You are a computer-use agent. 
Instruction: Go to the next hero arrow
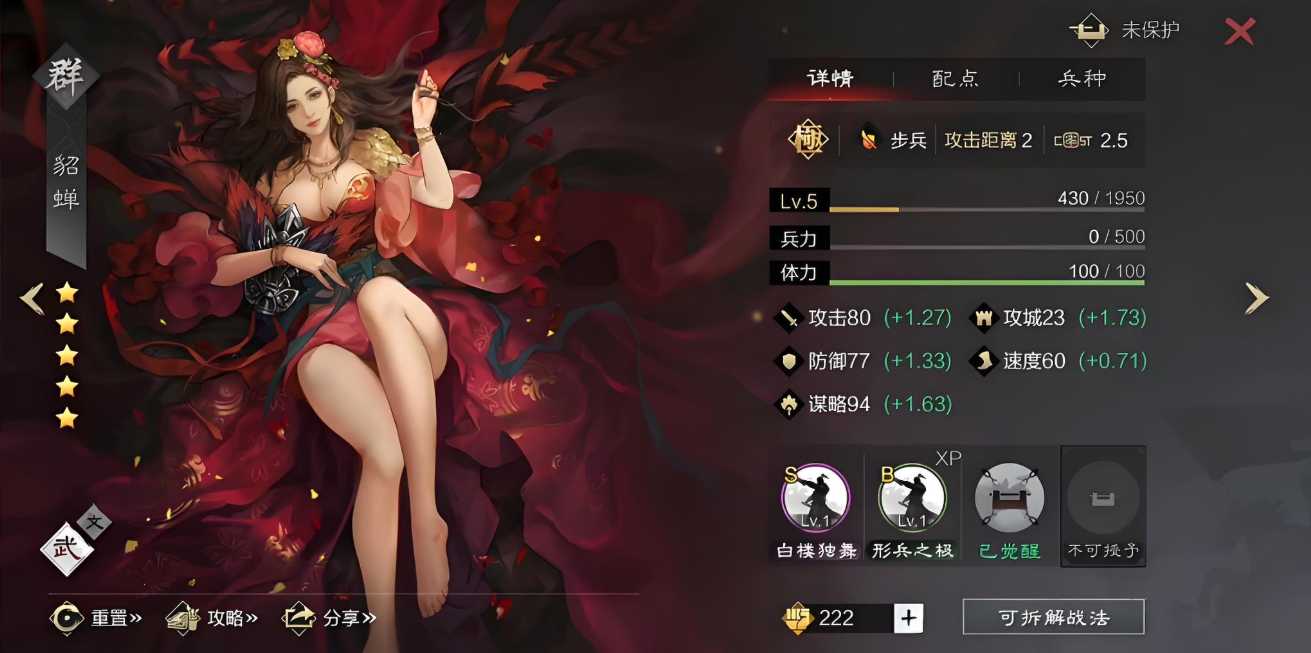coord(1256,298)
